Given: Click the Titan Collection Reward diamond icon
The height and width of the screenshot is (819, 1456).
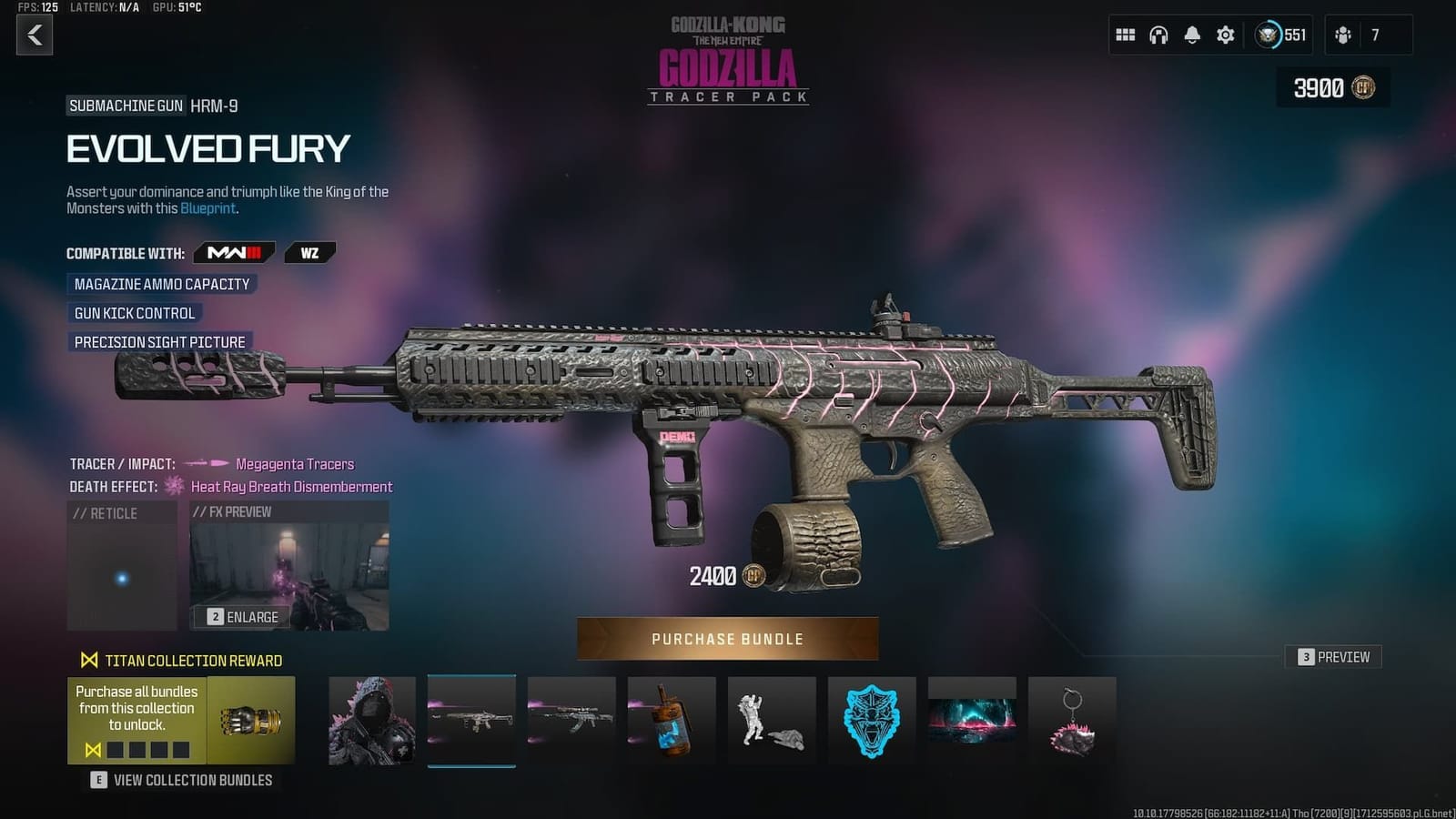Looking at the screenshot, I should tap(88, 661).
